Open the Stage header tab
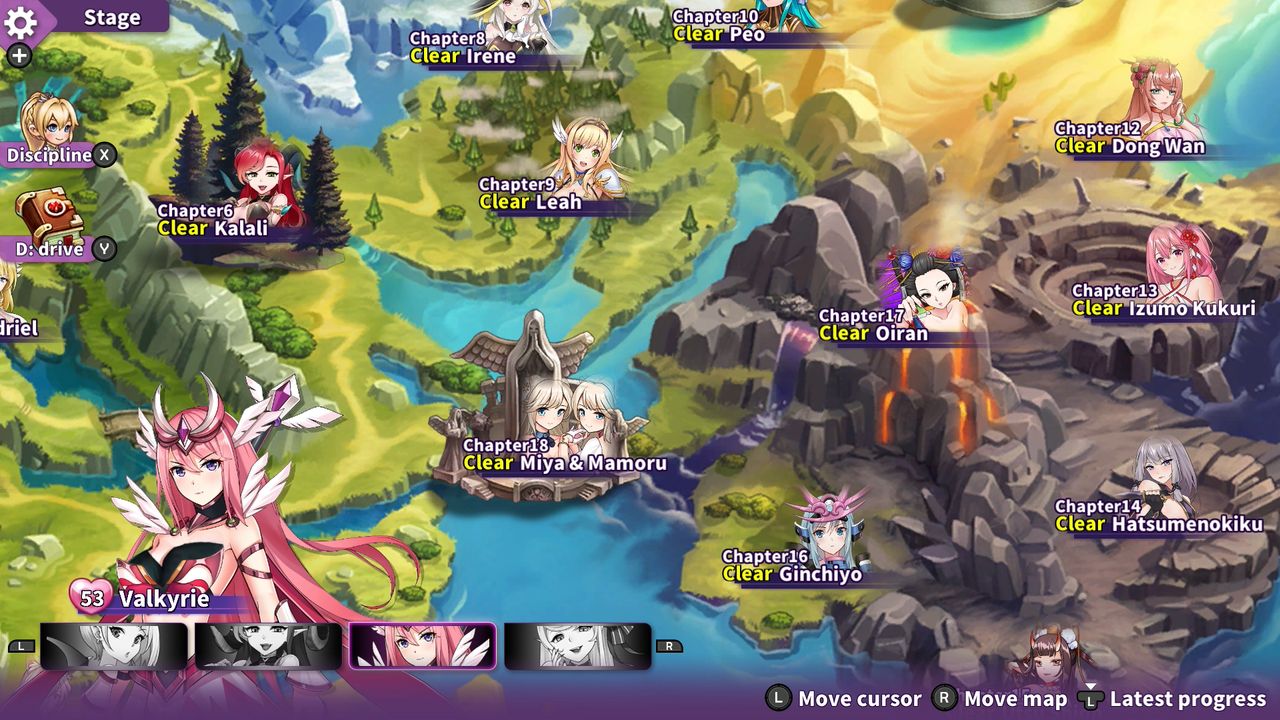 (x=112, y=18)
